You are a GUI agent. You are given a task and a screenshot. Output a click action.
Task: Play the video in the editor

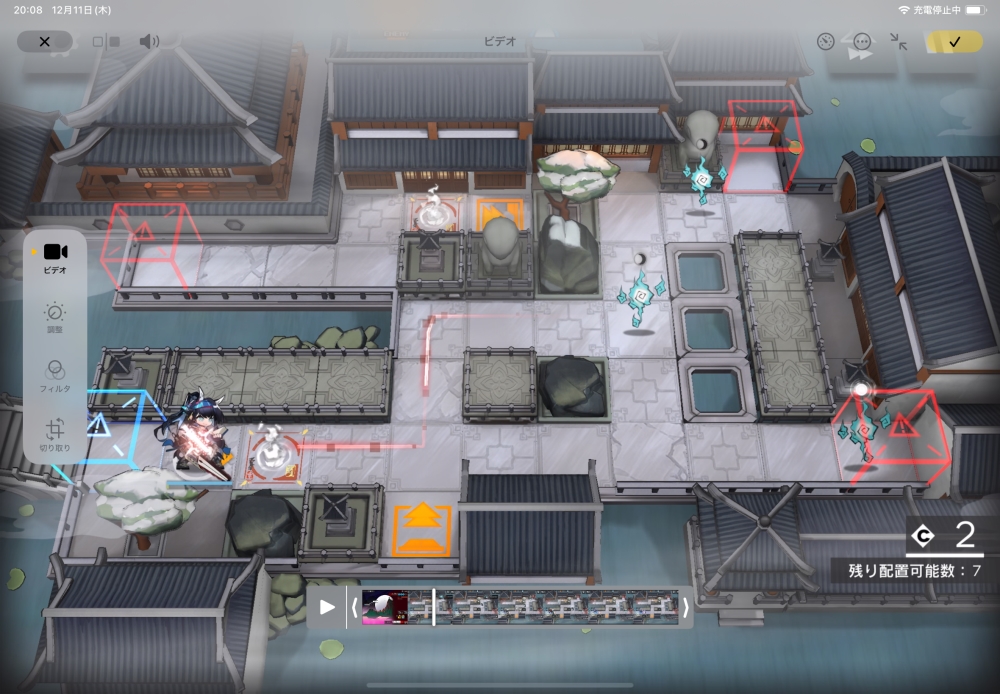click(x=327, y=607)
